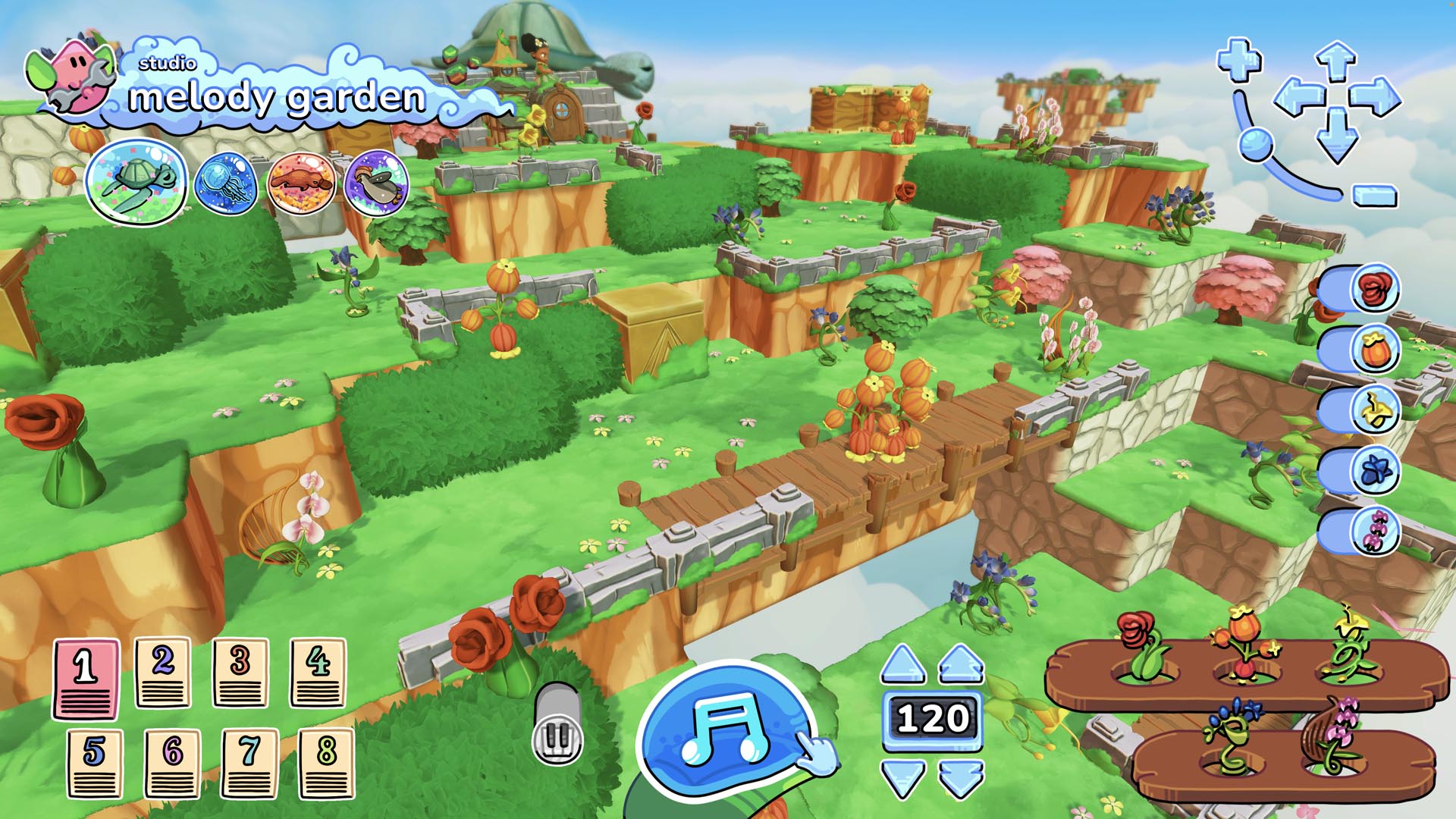Toggle the pause switch

click(557, 725)
